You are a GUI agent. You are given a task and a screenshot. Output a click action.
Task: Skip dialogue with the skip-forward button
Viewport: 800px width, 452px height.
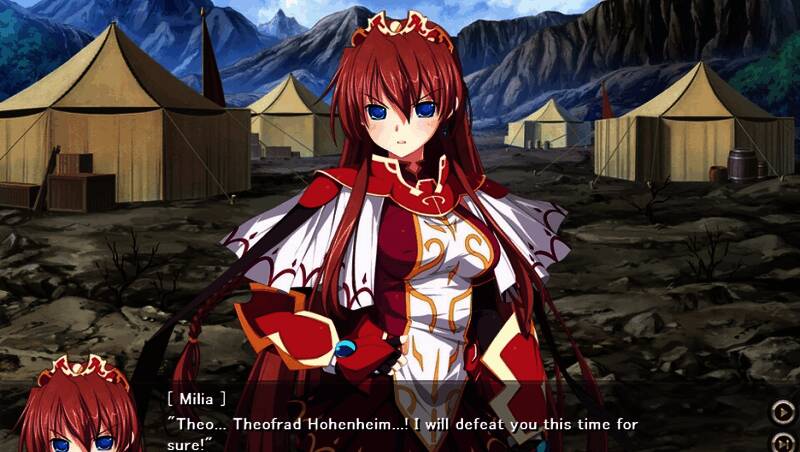pyautogui.click(x=781, y=441)
